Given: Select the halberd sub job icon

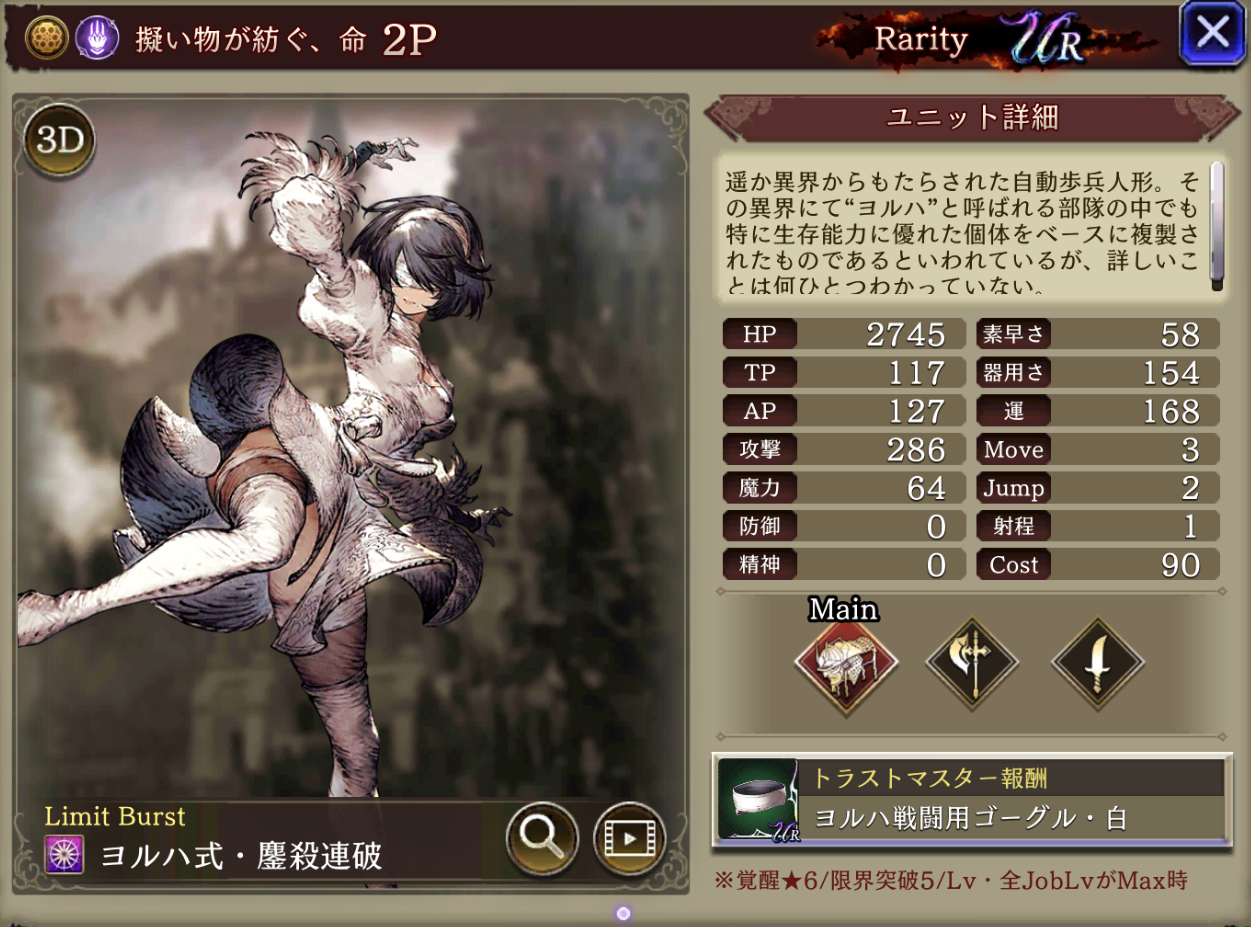Looking at the screenshot, I should click(x=972, y=661).
